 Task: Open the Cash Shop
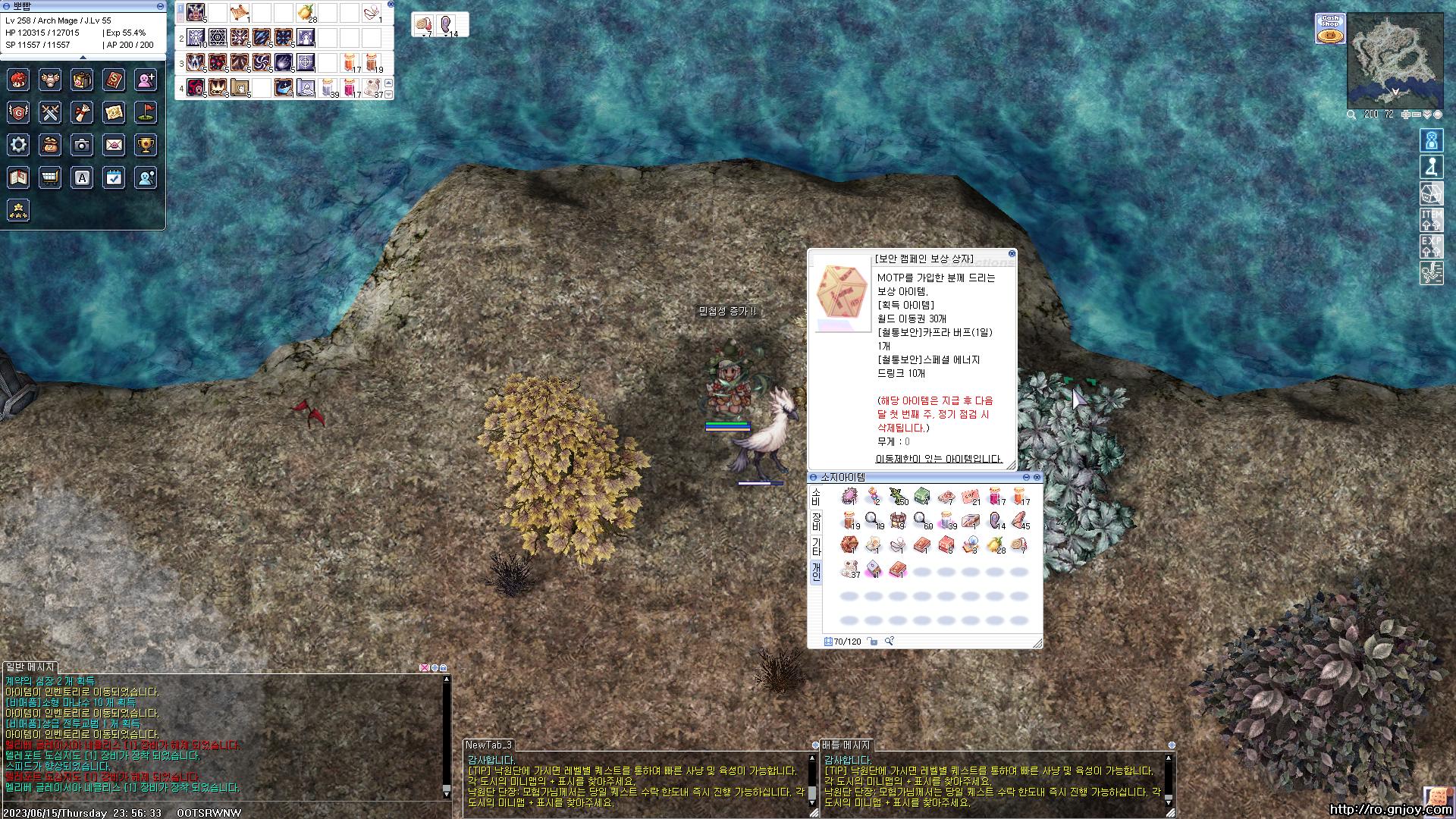1330,28
